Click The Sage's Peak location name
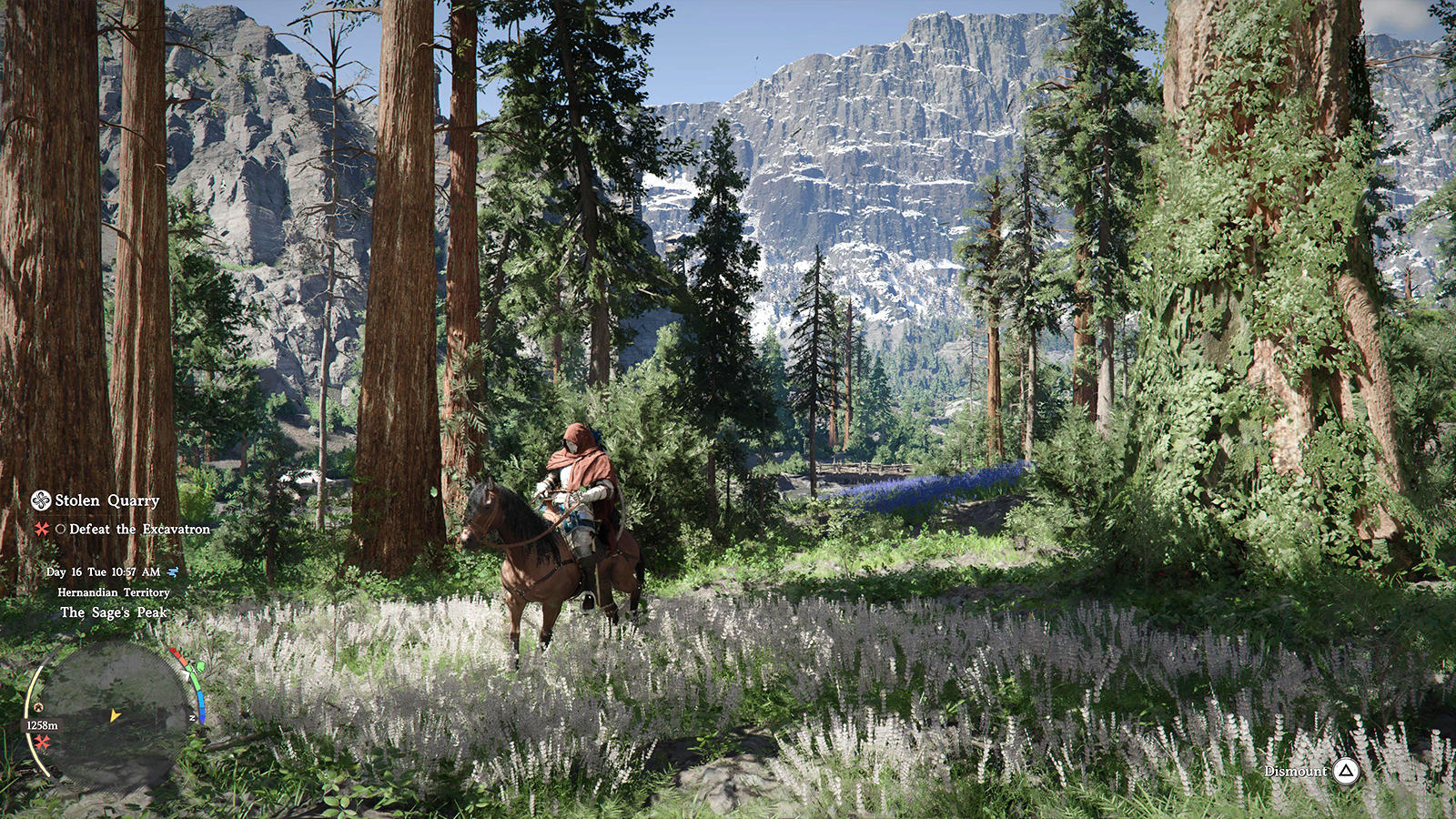 (x=114, y=612)
